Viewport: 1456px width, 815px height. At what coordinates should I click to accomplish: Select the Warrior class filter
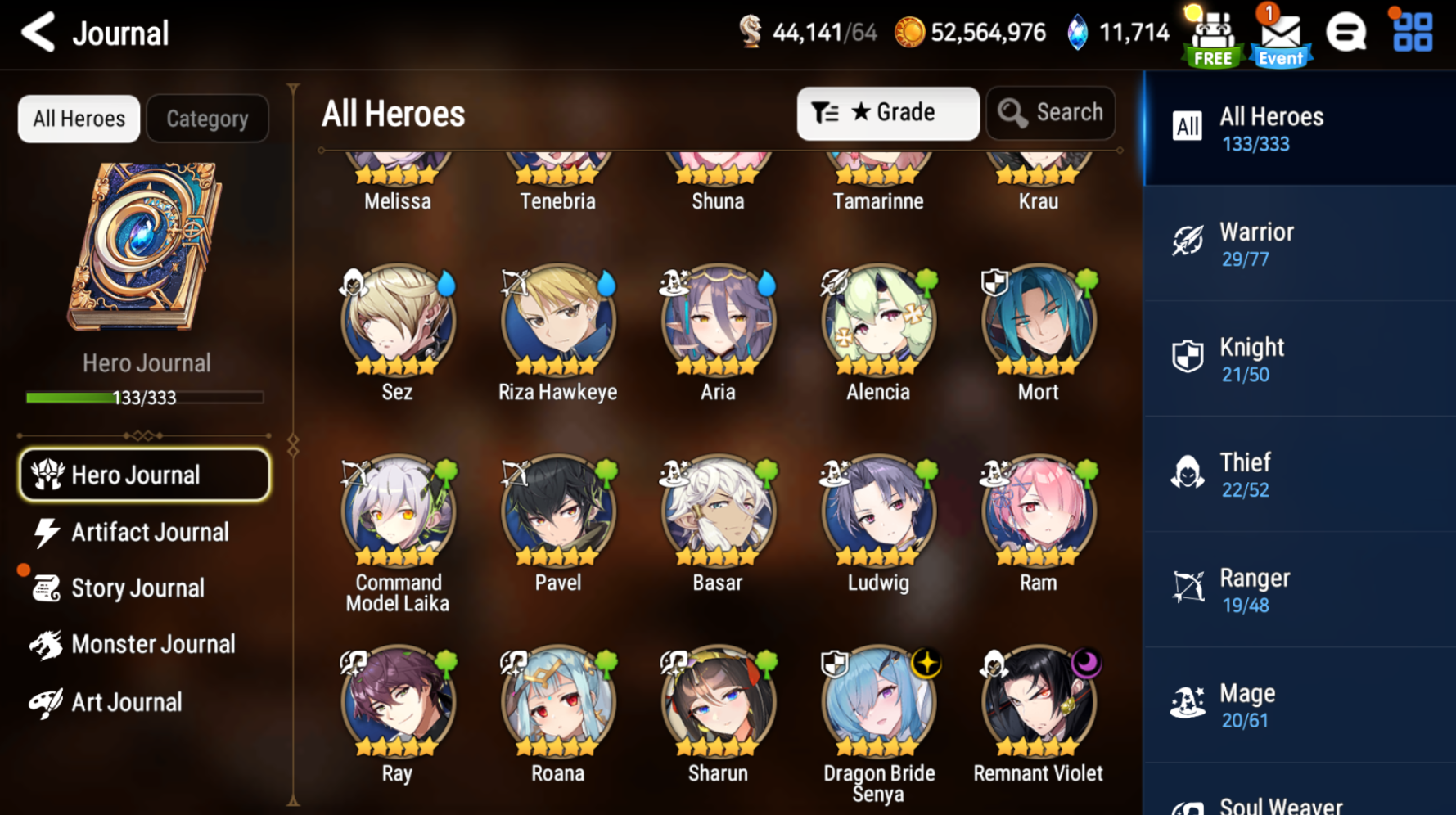coord(1299,243)
